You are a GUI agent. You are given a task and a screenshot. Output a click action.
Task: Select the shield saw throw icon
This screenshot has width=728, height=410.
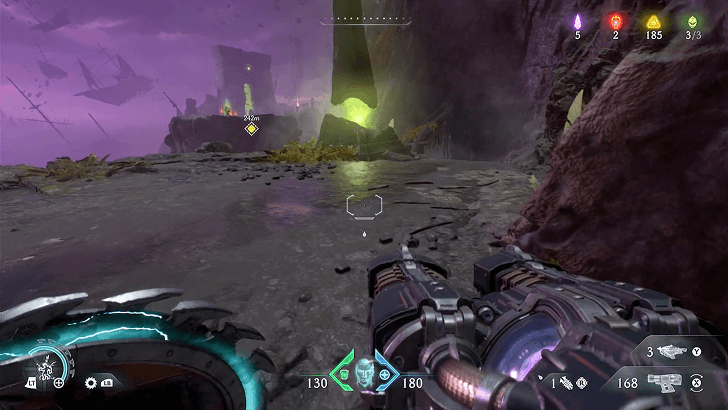92,382
